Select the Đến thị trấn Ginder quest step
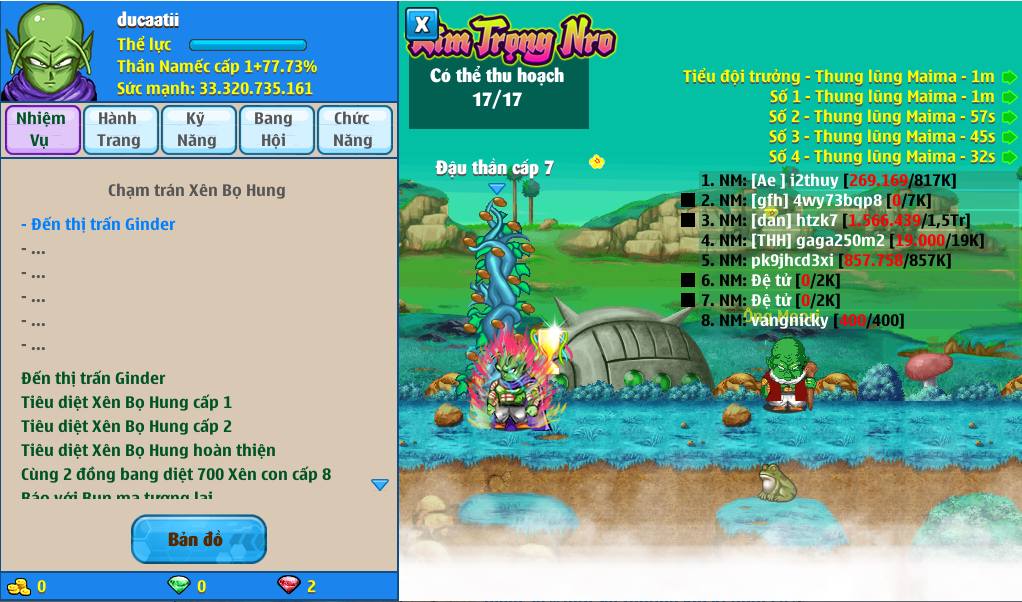This screenshot has height=602, width=1022. pyautogui.click(x=98, y=225)
